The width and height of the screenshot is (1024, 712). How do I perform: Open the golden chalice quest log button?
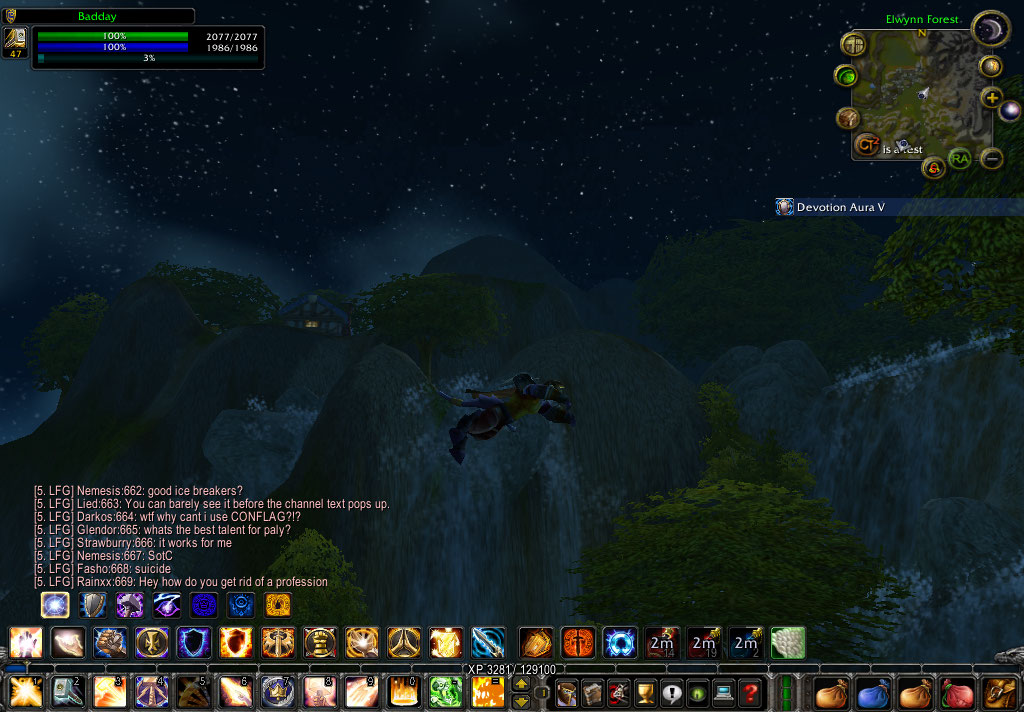click(x=645, y=692)
